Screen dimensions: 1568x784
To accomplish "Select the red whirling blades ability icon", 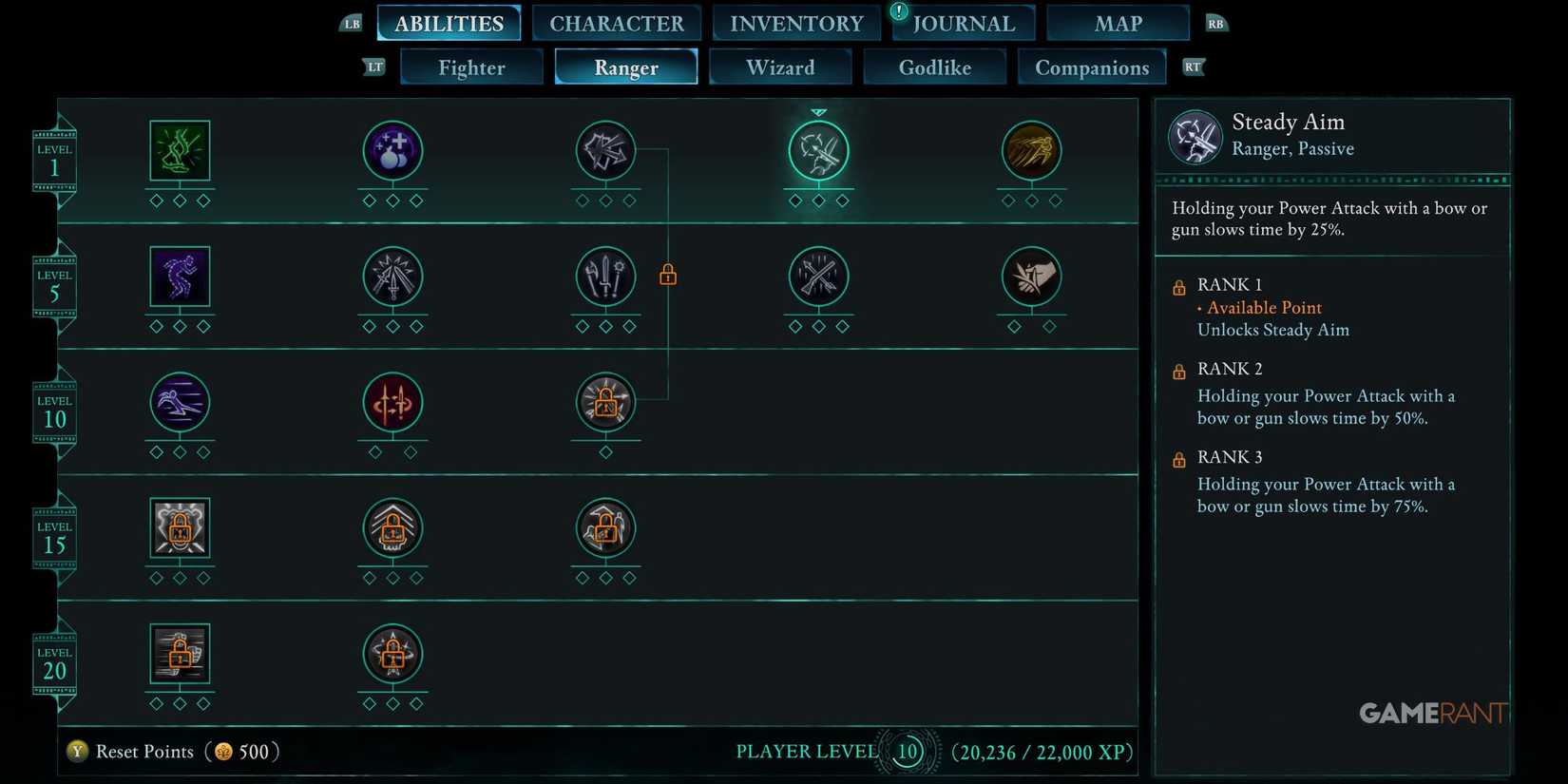I will point(392,403).
